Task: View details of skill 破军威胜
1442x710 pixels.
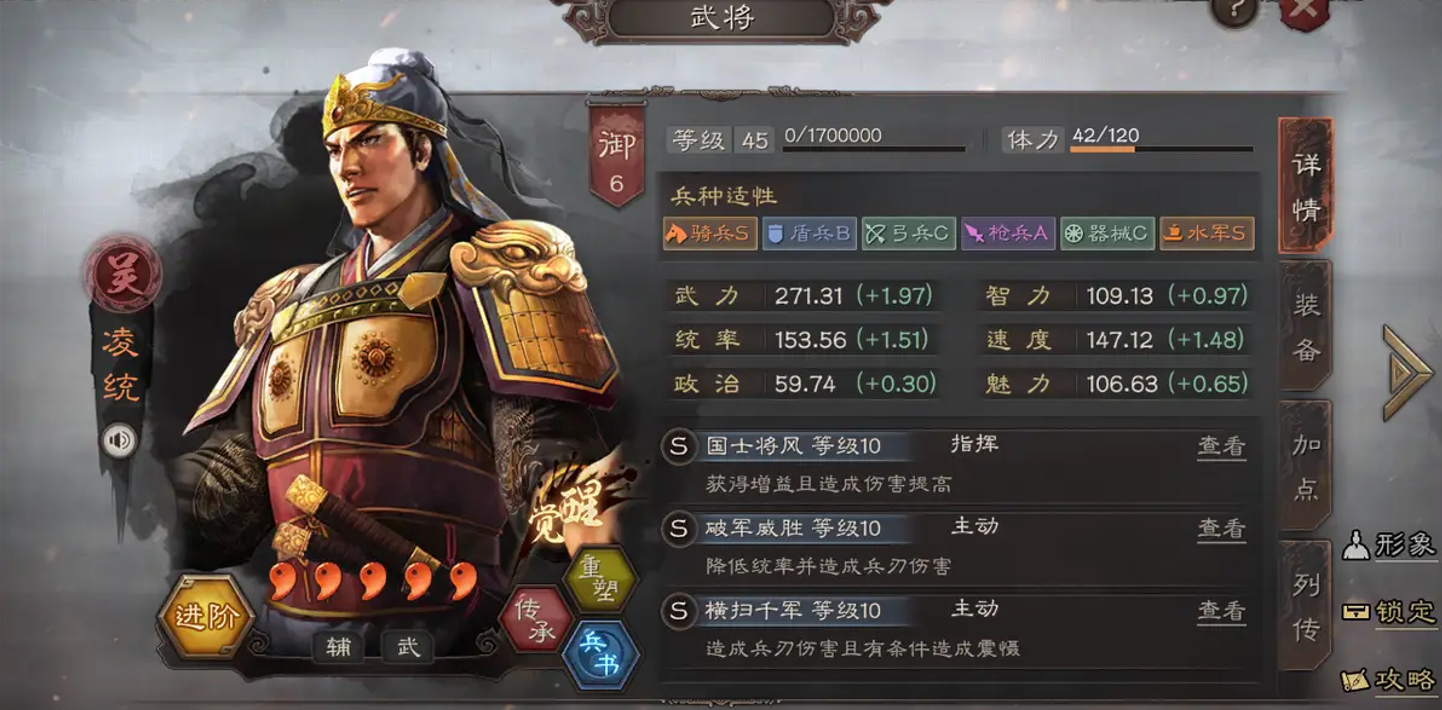Action: (1221, 528)
